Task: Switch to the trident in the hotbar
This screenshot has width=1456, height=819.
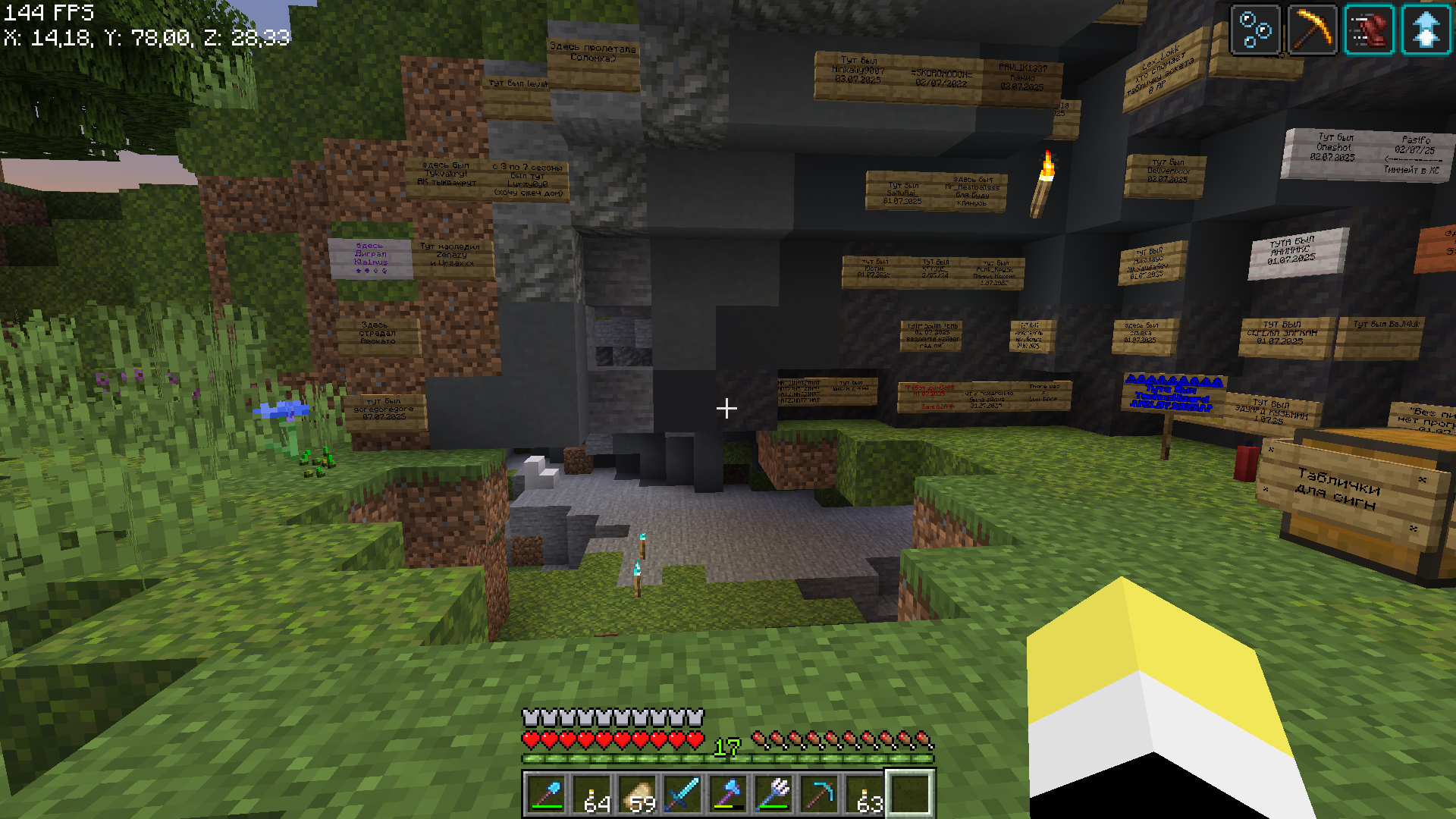Action: (774, 794)
